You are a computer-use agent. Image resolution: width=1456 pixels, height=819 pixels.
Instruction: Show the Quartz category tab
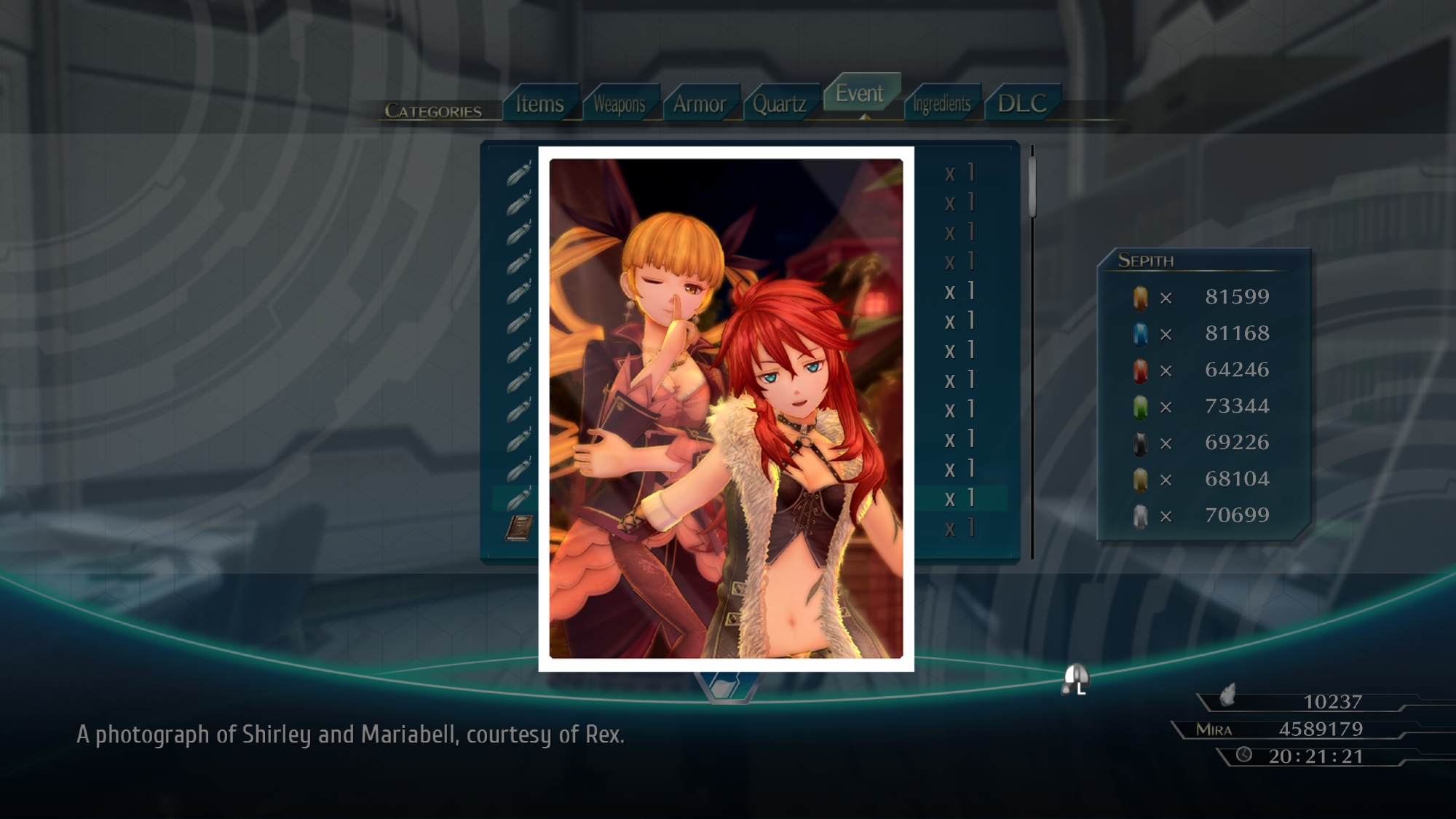coord(779,104)
